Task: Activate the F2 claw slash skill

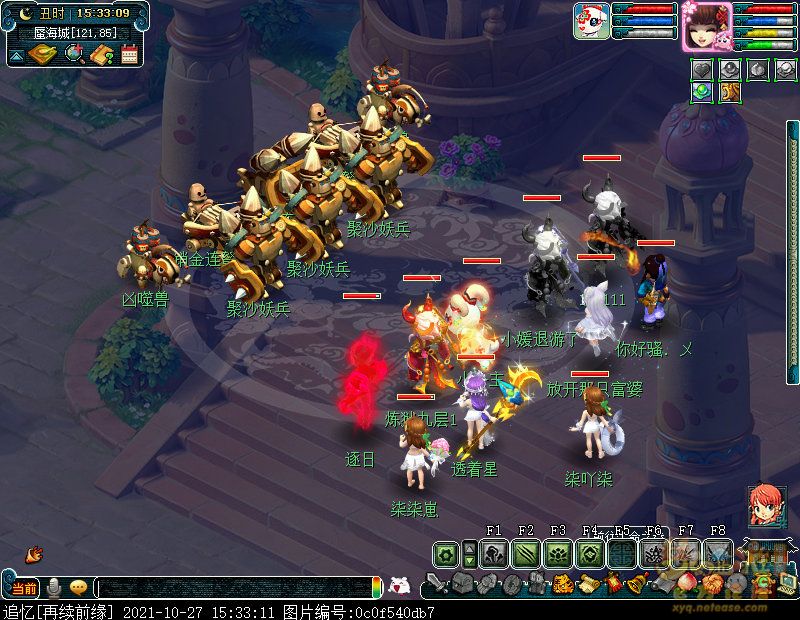Action: 526,553
